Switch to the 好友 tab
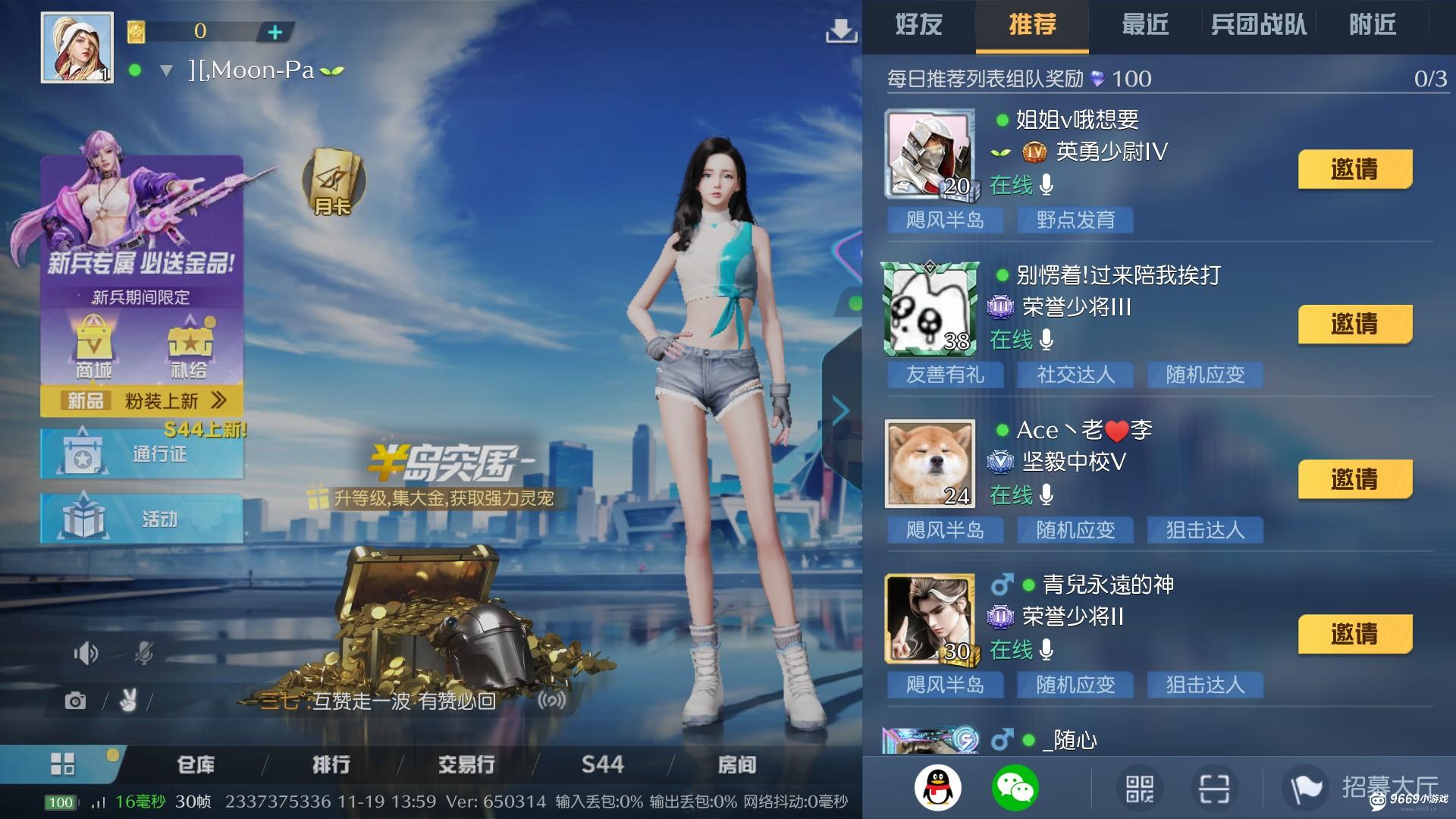The image size is (1456, 819). click(918, 25)
